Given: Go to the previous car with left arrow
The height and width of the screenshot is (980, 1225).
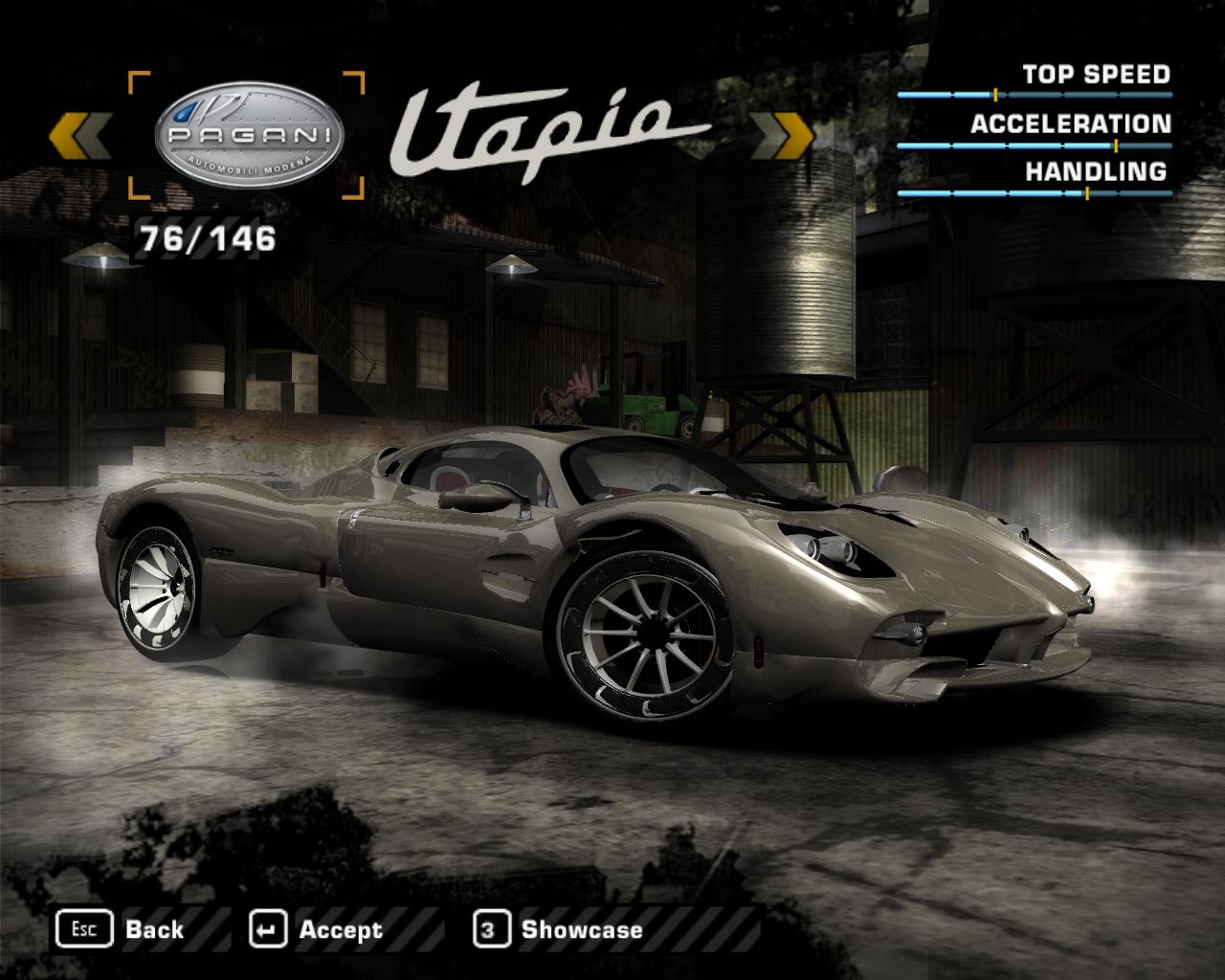Looking at the screenshot, I should 79,135.
